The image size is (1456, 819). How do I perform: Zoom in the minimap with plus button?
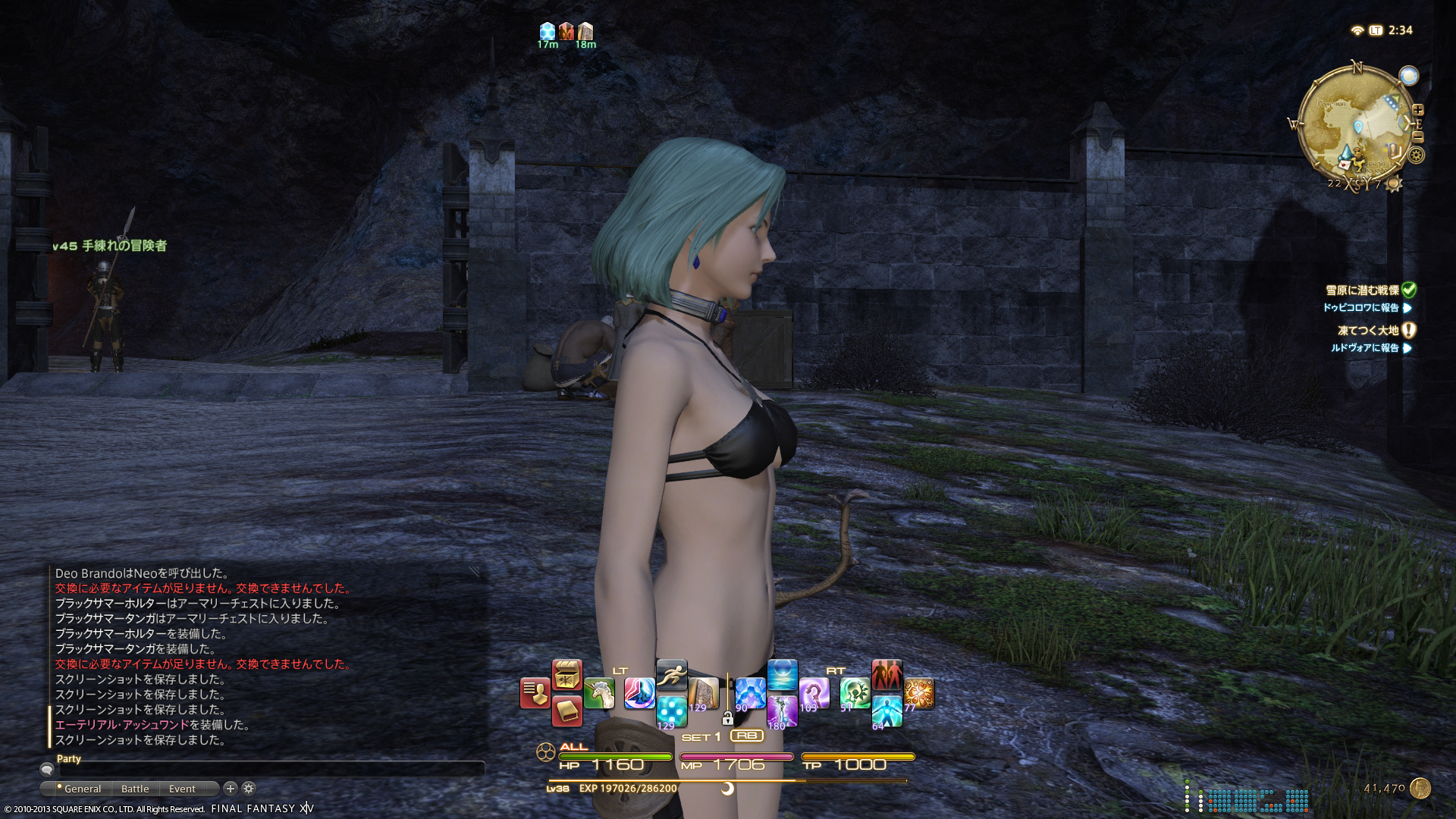click(1418, 110)
